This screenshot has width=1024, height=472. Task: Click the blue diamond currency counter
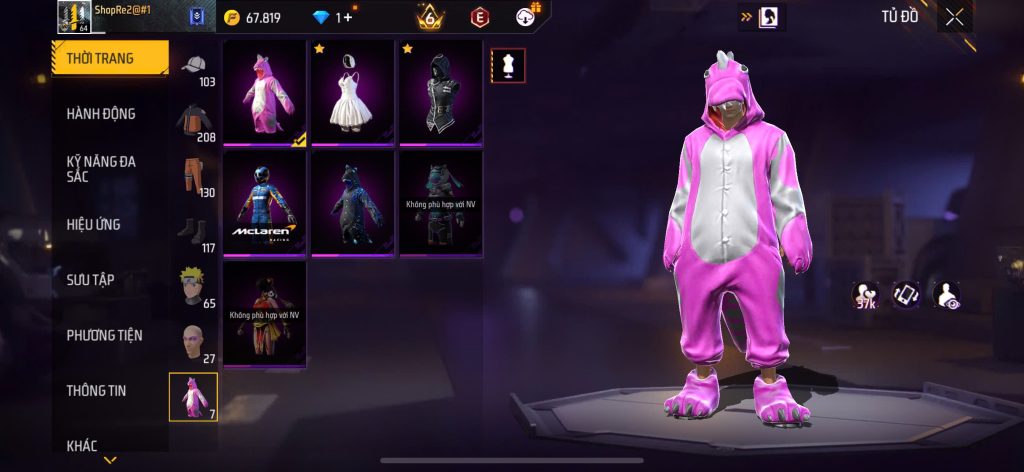click(333, 17)
